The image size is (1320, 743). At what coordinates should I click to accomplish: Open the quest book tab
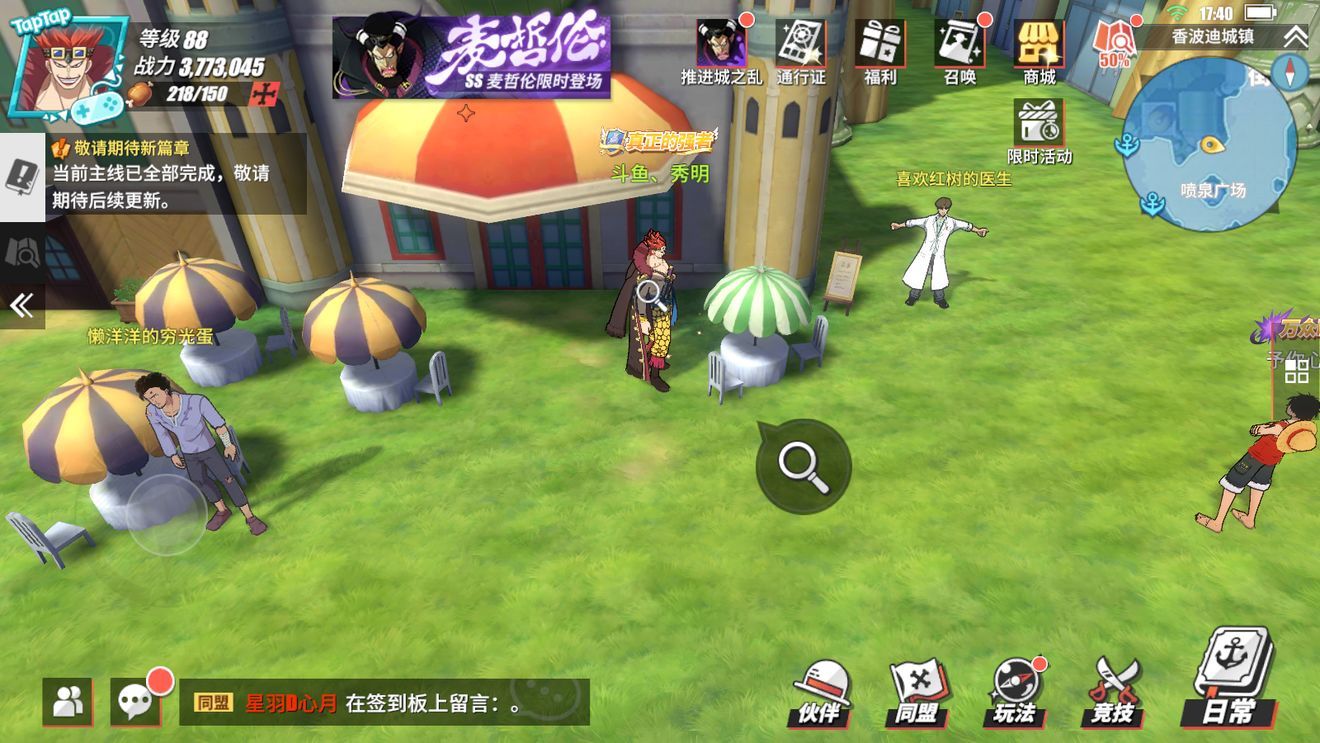(22, 177)
